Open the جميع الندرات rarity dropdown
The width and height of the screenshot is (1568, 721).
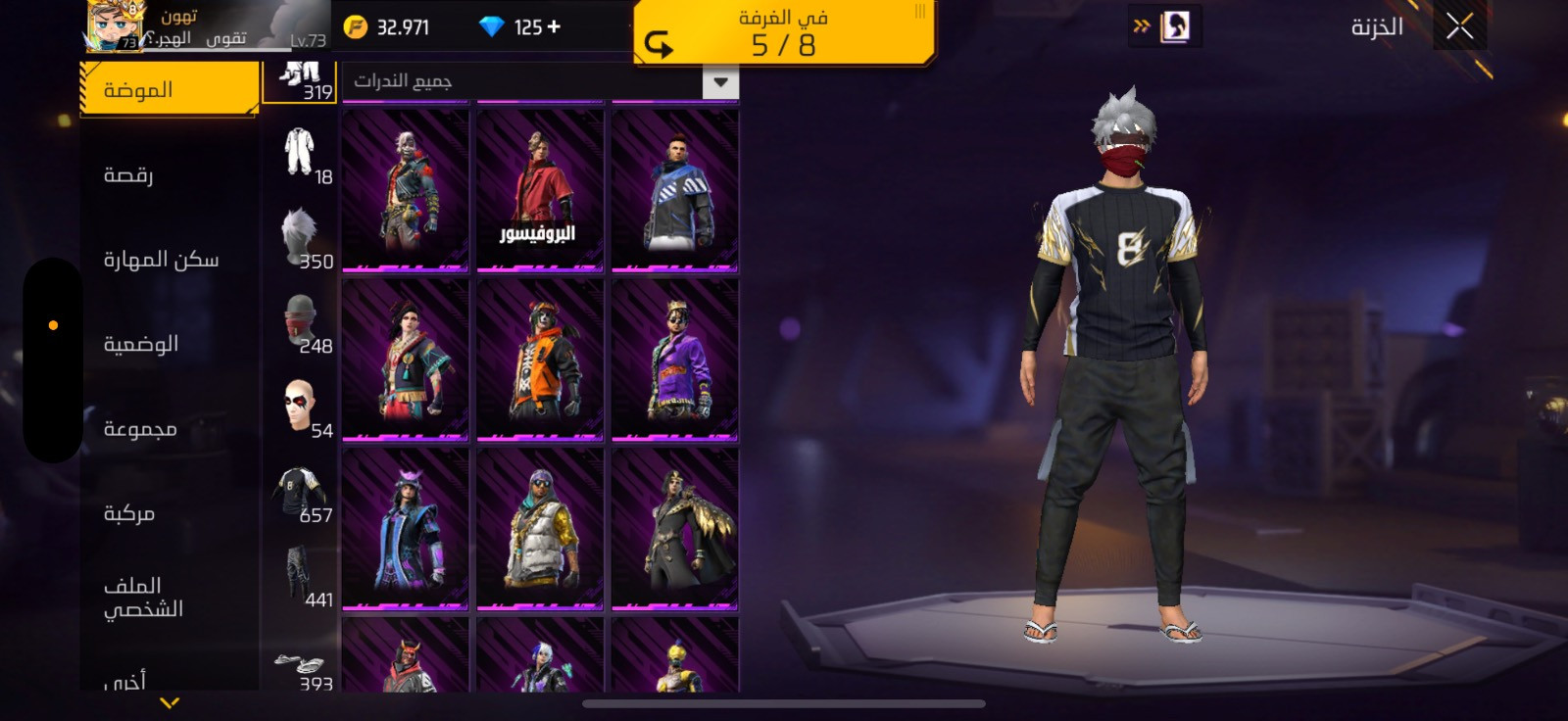[539, 81]
